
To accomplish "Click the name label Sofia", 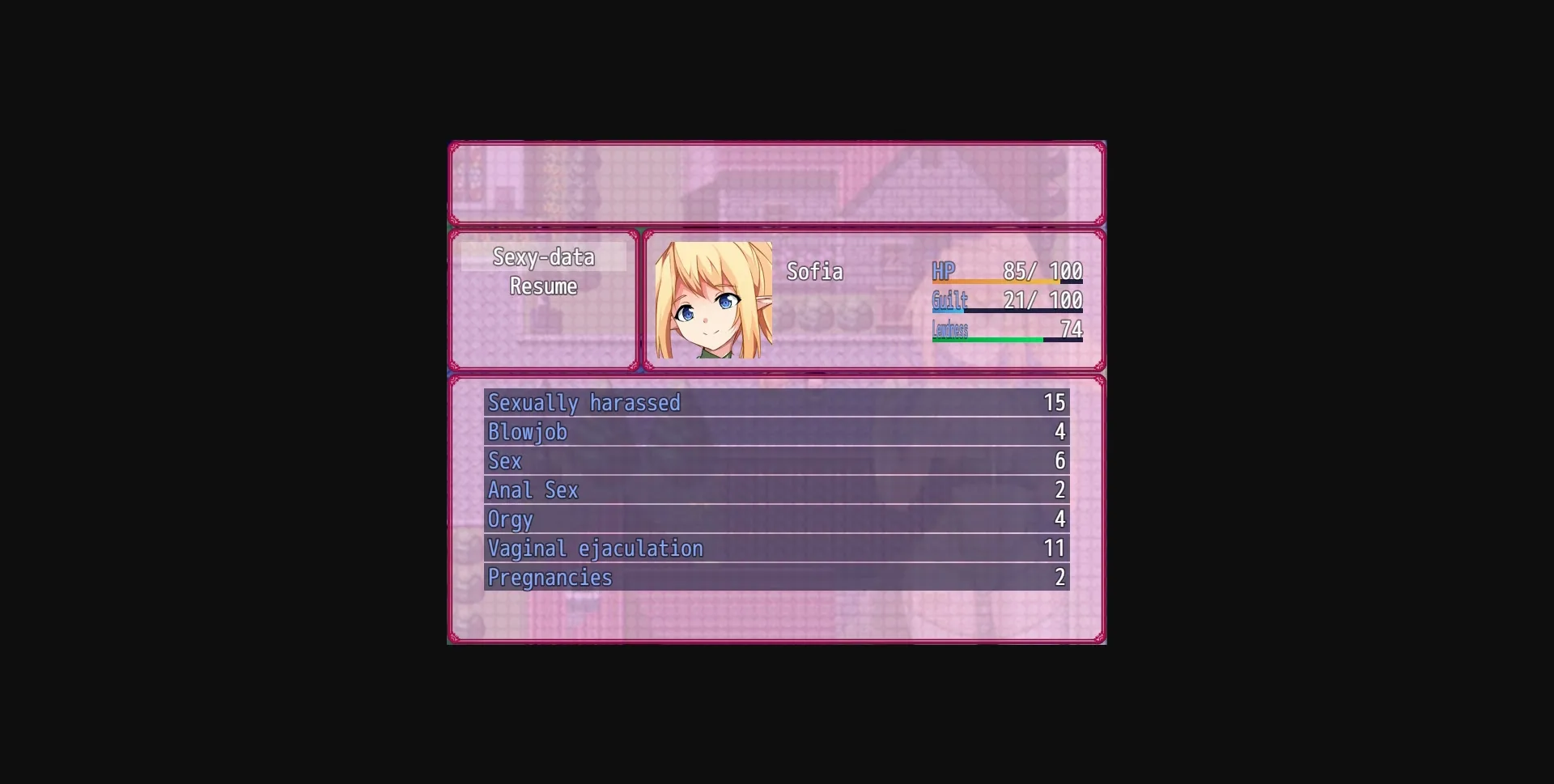I will (x=814, y=272).
